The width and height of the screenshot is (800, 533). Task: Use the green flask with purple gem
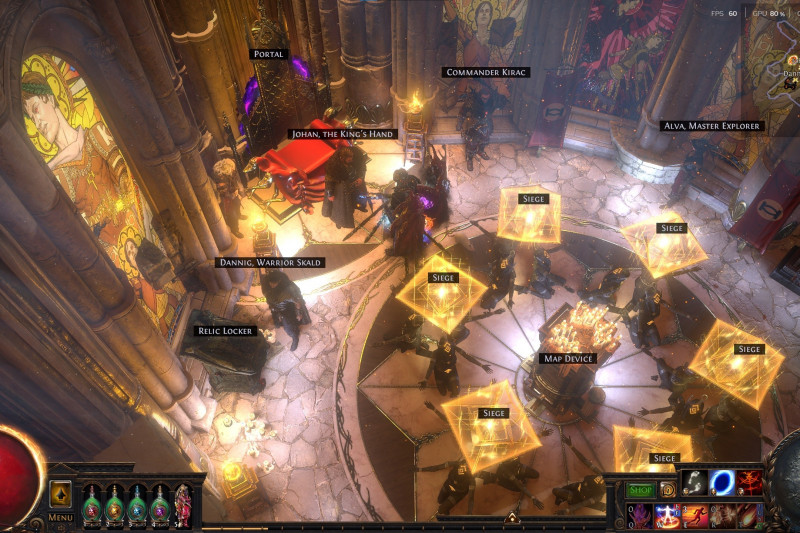[160, 502]
